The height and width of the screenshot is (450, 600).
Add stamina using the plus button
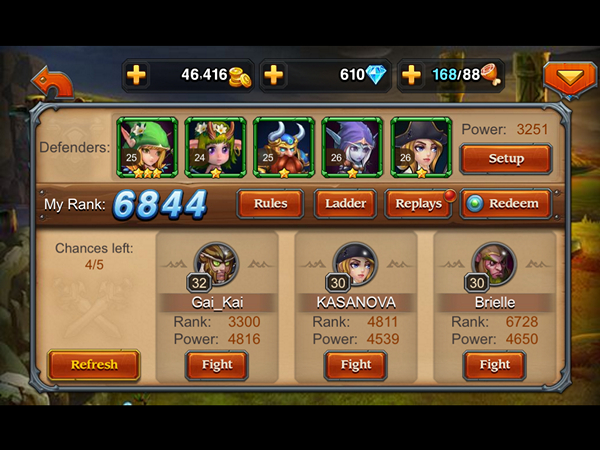[411, 75]
